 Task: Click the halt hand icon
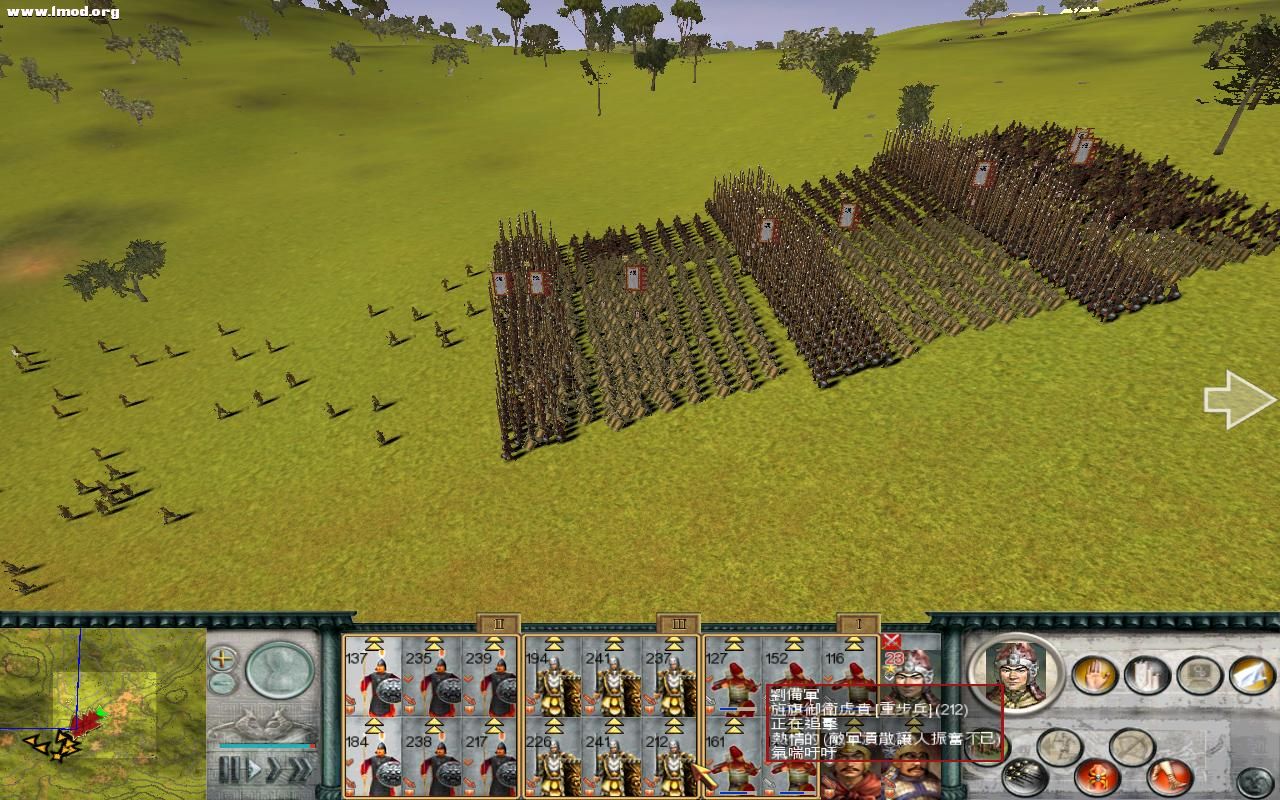click(x=1096, y=674)
